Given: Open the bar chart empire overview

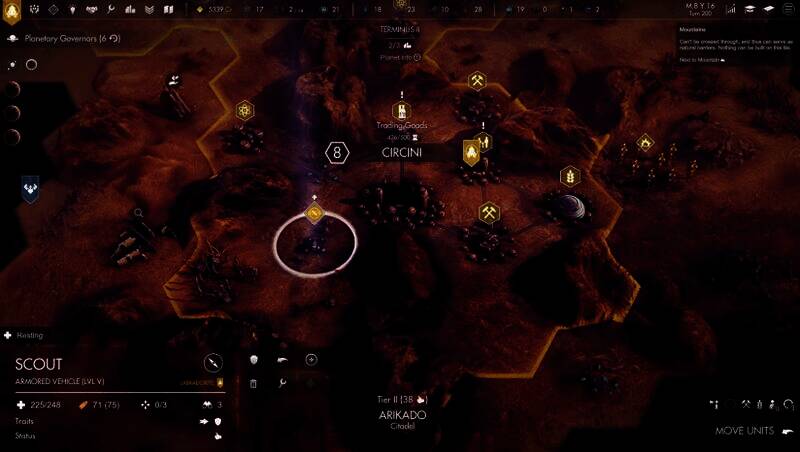Looking at the screenshot, I should click(x=130, y=9).
